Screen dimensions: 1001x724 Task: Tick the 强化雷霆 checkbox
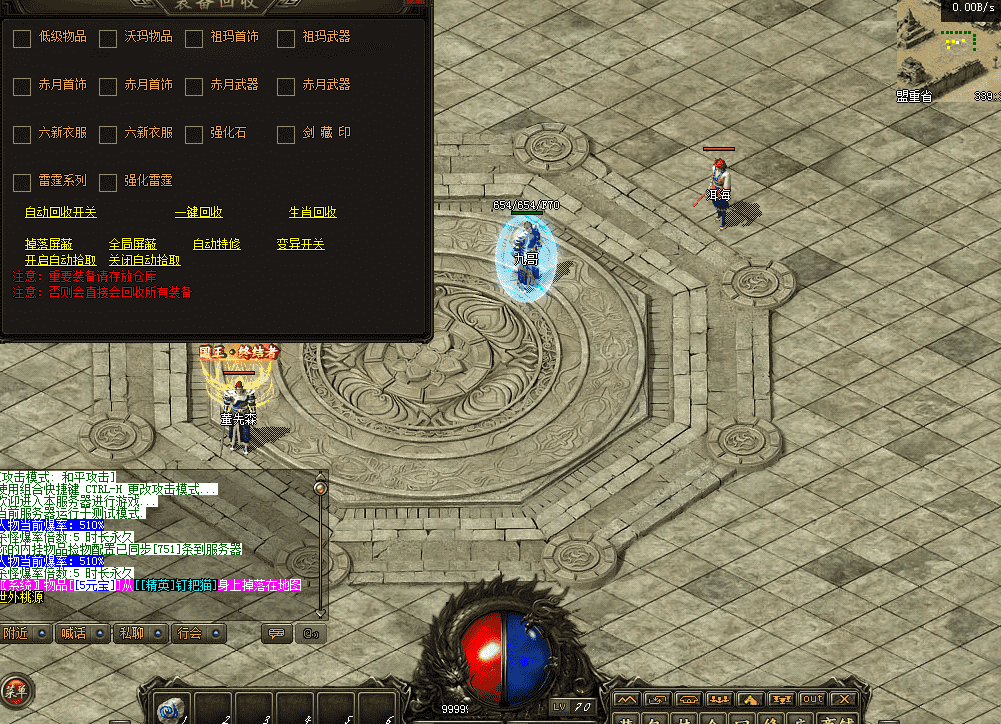click(108, 182)
